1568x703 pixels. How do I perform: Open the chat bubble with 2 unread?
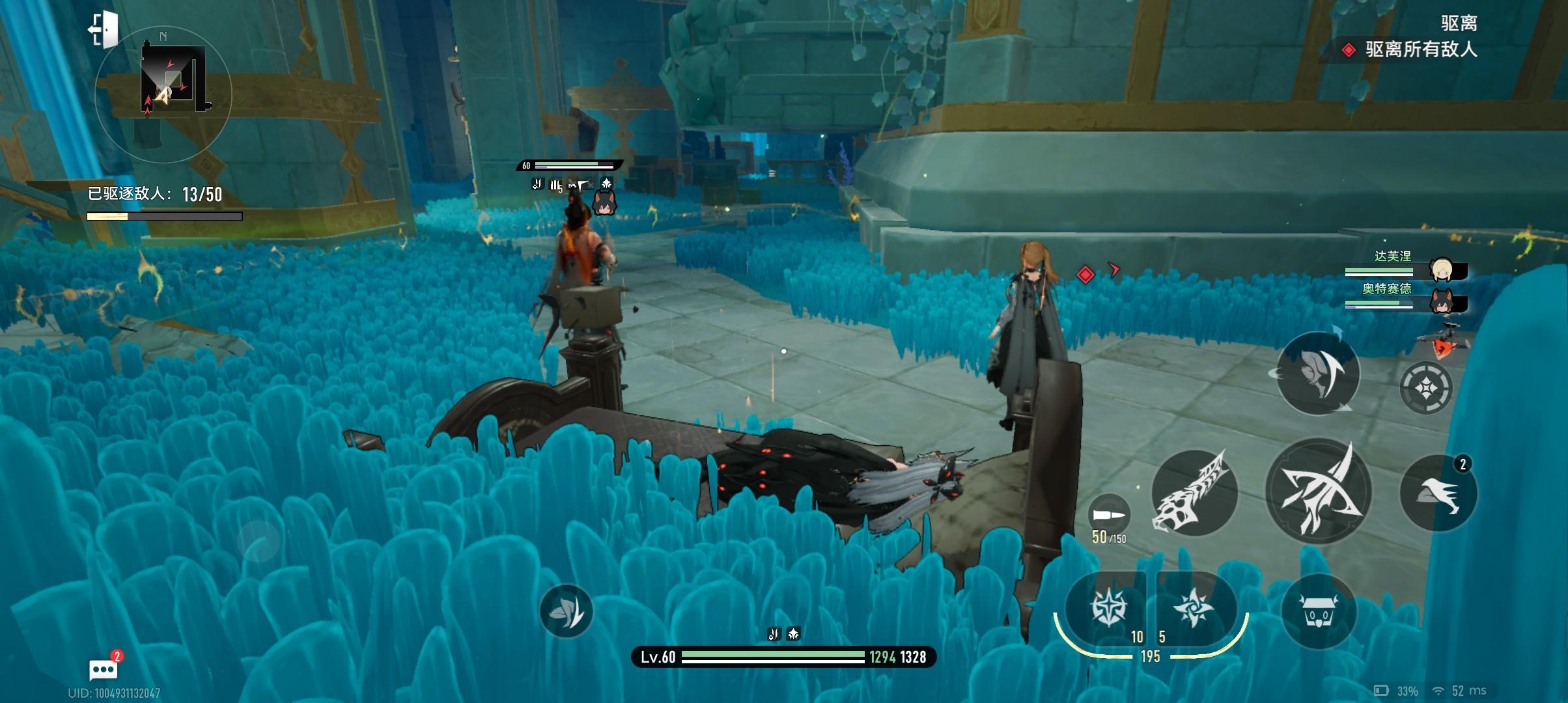click(103, 669)
